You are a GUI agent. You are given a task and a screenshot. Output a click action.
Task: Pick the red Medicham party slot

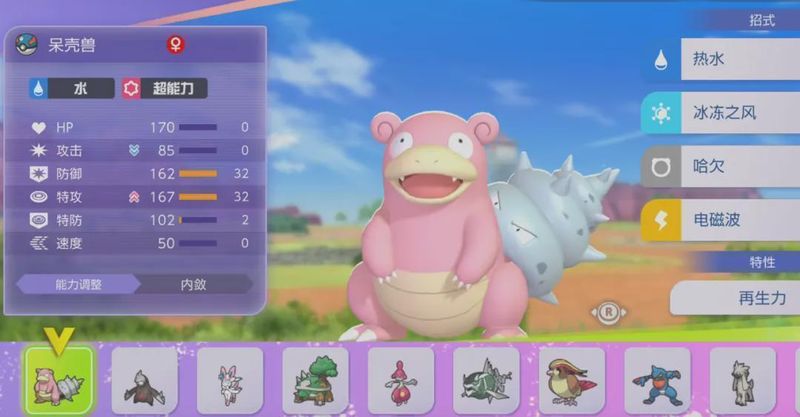point(401,381)
